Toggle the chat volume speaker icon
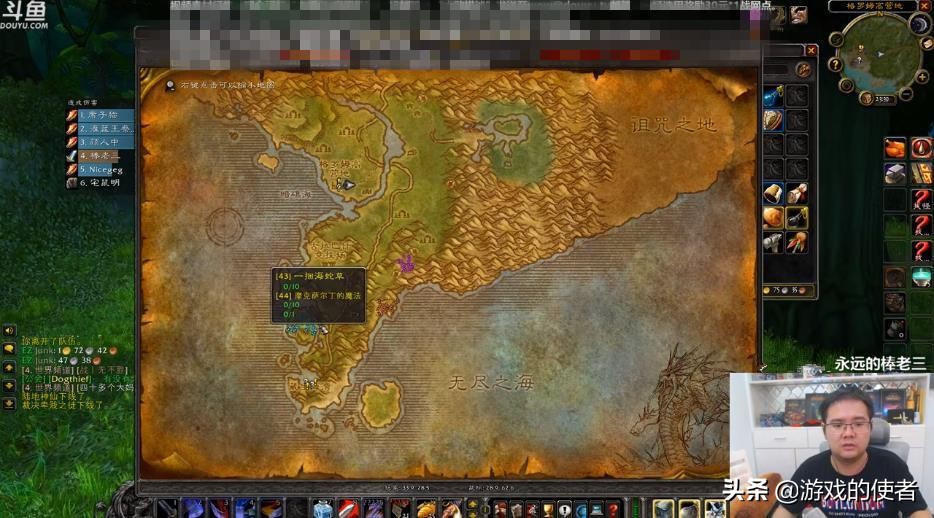The width and height of the screenshot is (934, 518). (9, 330)
